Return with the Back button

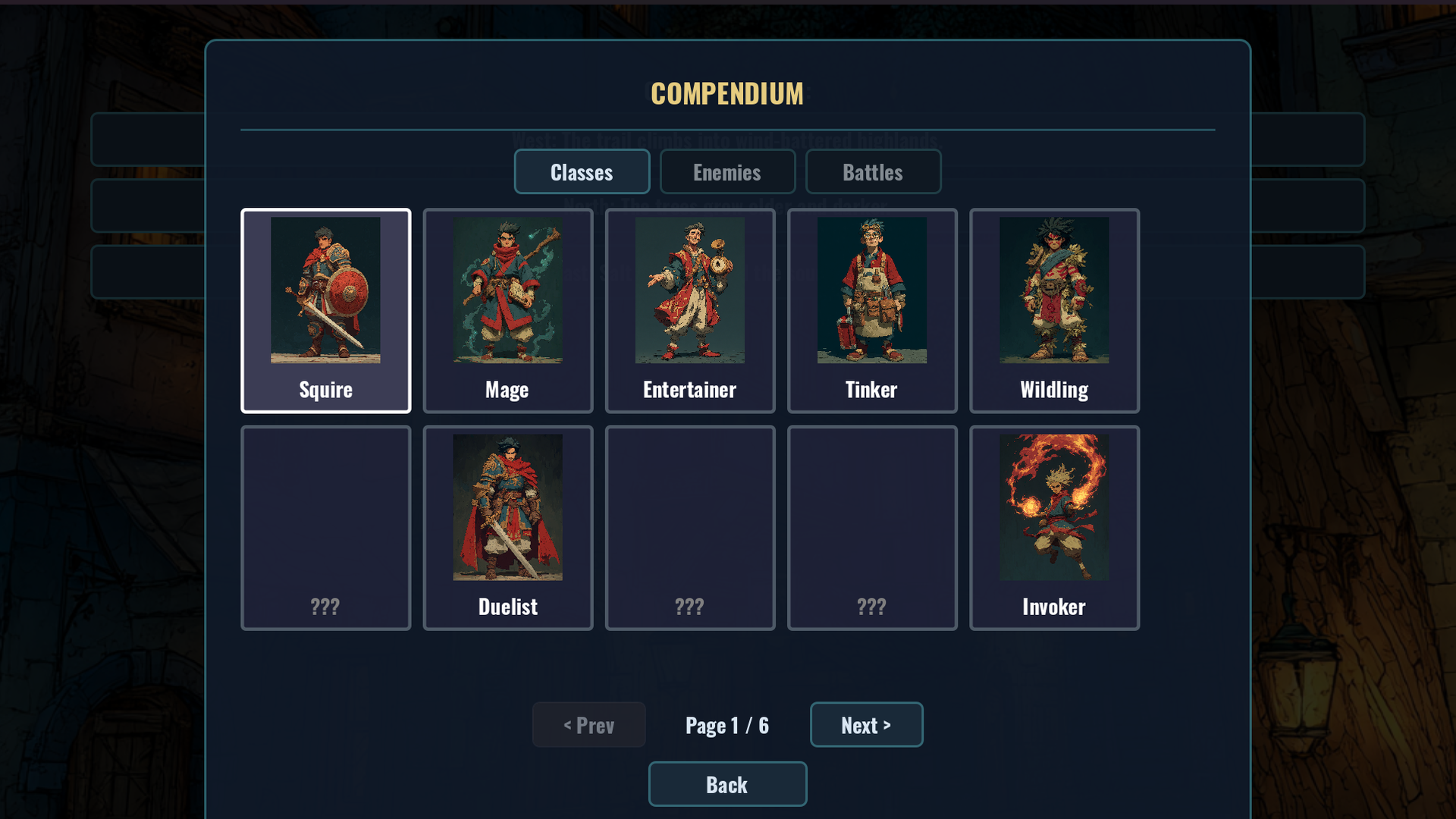click(x=726, y=783)
